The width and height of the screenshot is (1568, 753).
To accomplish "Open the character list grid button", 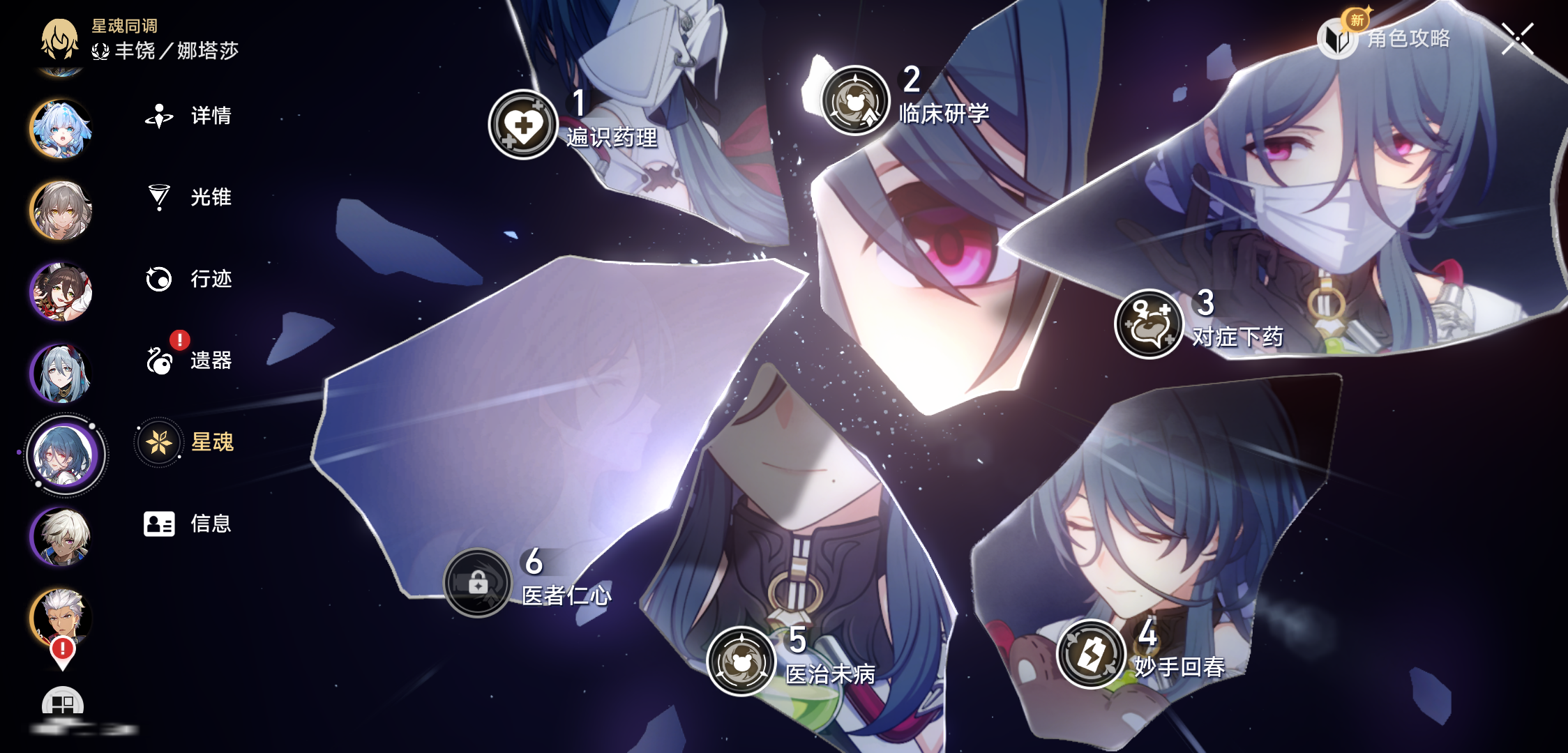I will pyautogui.click(x=63, y=703).
